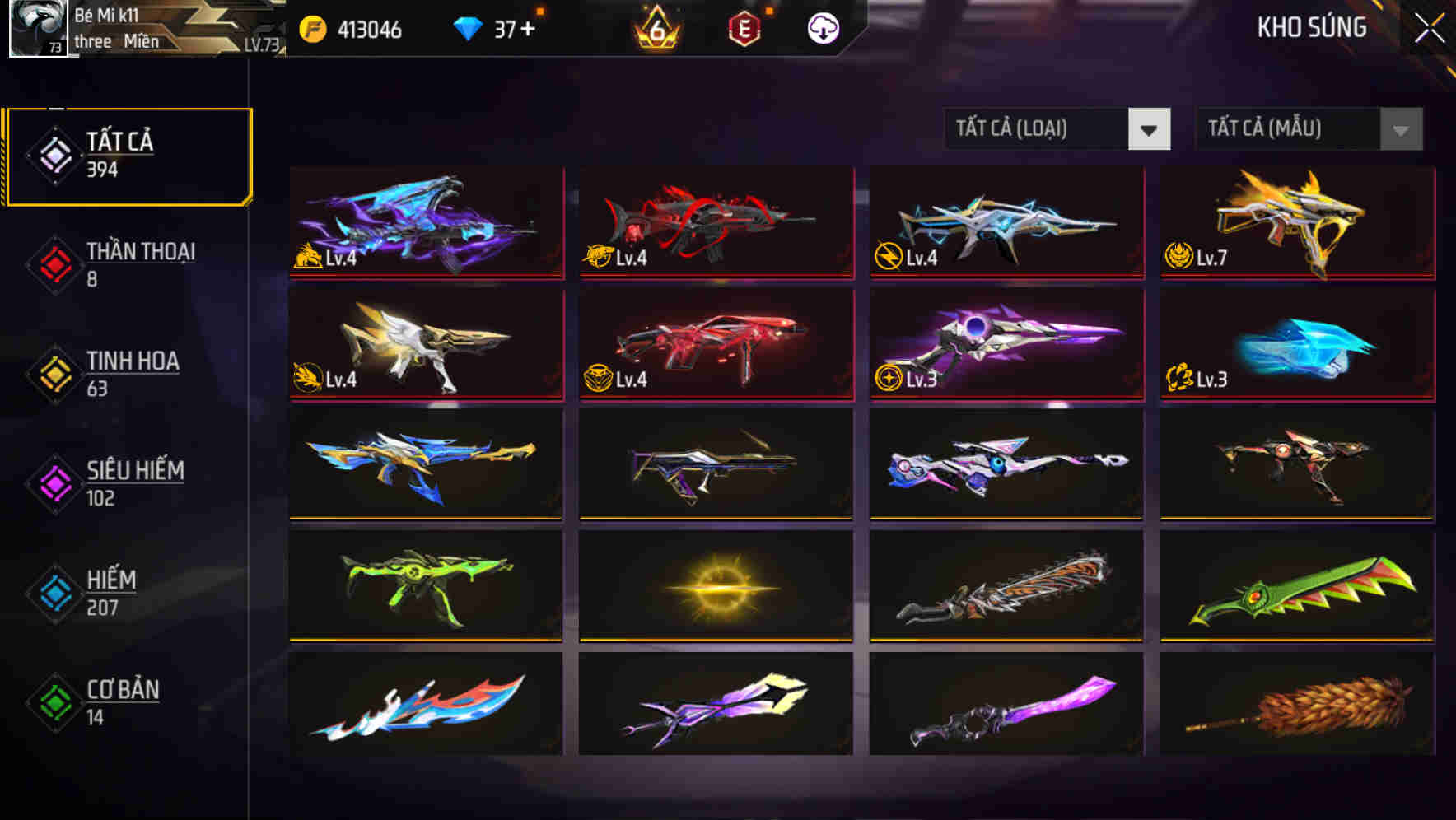Switch to the Tinh Hoa 63 category

click(x=132, y=374)
